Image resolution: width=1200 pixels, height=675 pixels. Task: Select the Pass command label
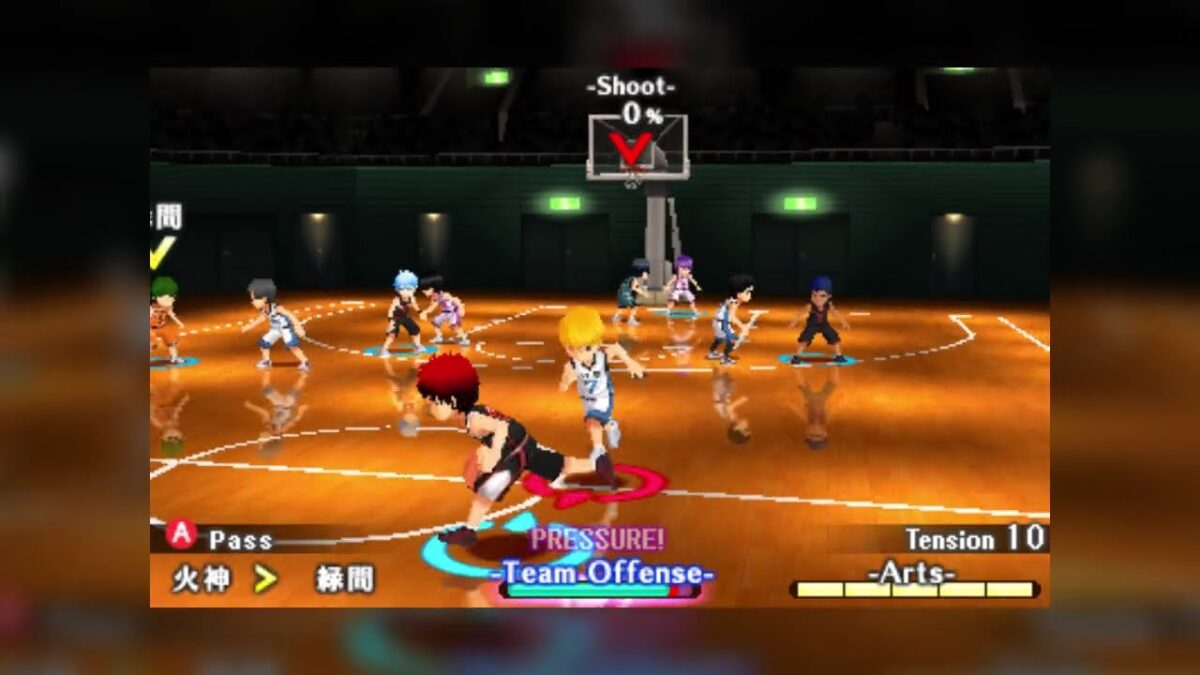[x=240, y=540]
